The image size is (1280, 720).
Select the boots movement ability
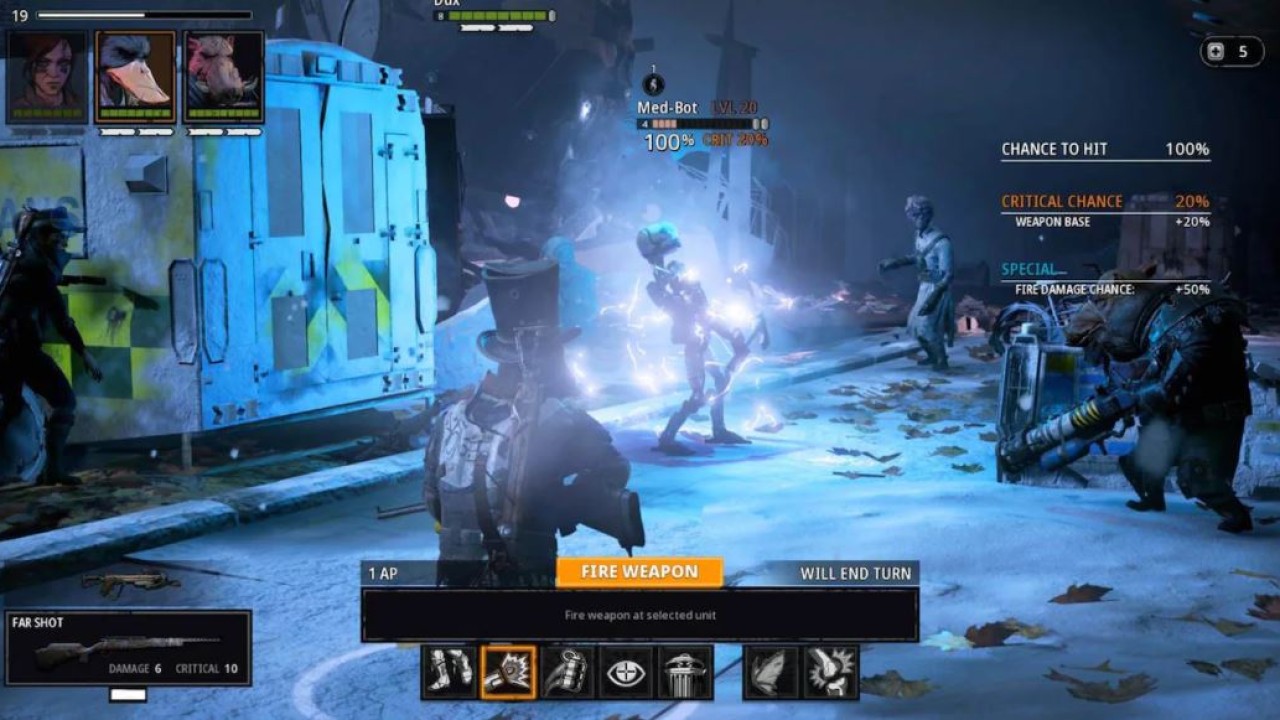coord(449,672)
